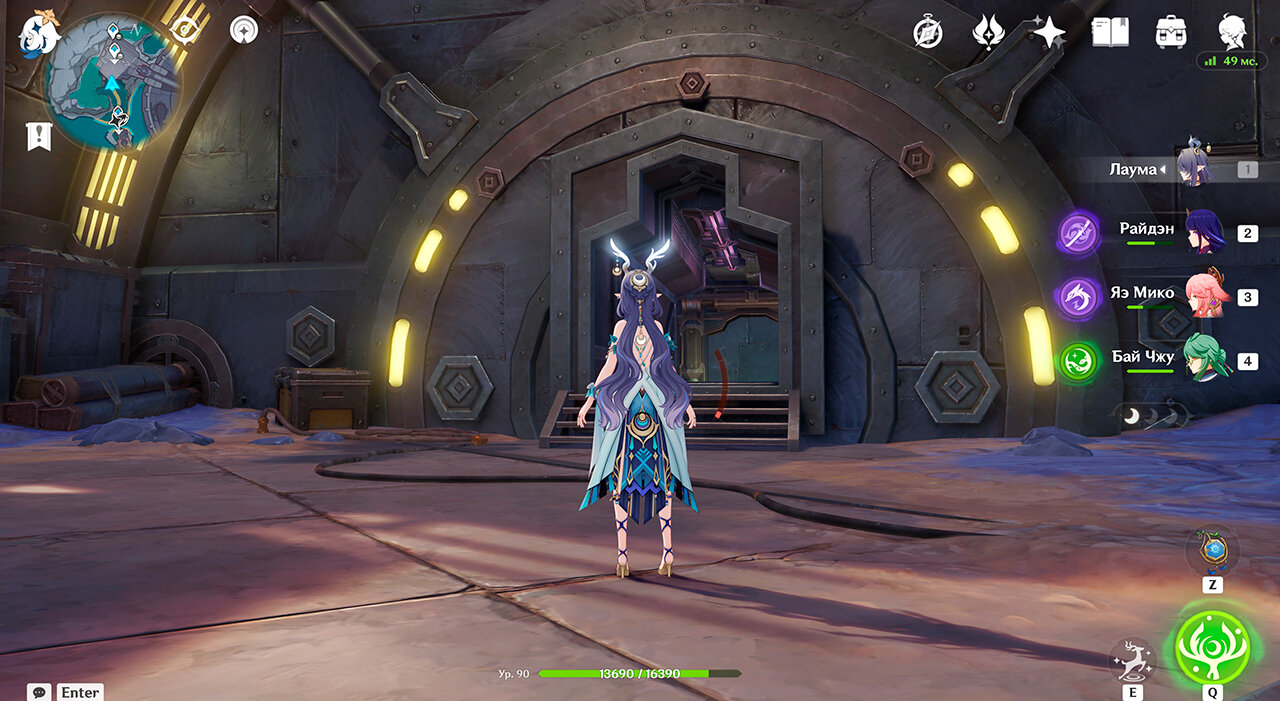Use the blue gadget above the Z key

point(1212,550)
